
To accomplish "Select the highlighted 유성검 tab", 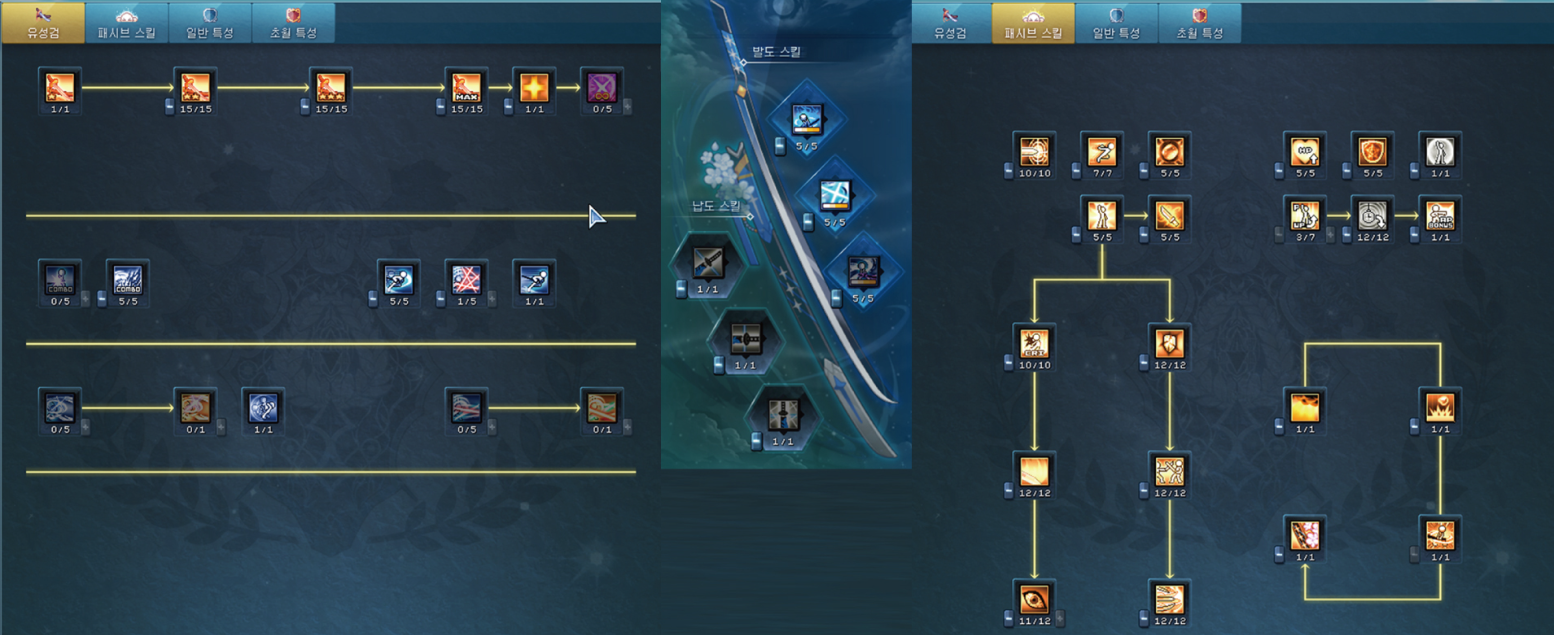I will (42, 22).
